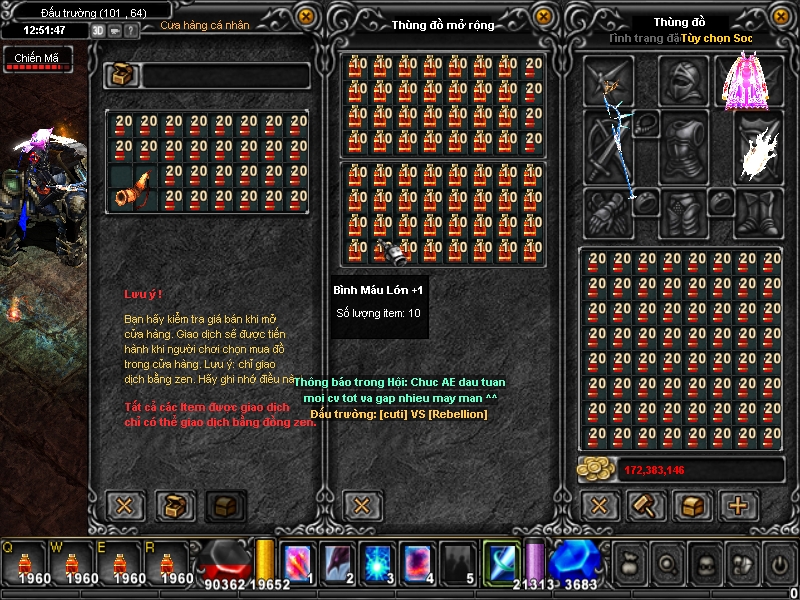
Task: Click the chest icon beside the shop name field
Action: click(x=124, y=76)
